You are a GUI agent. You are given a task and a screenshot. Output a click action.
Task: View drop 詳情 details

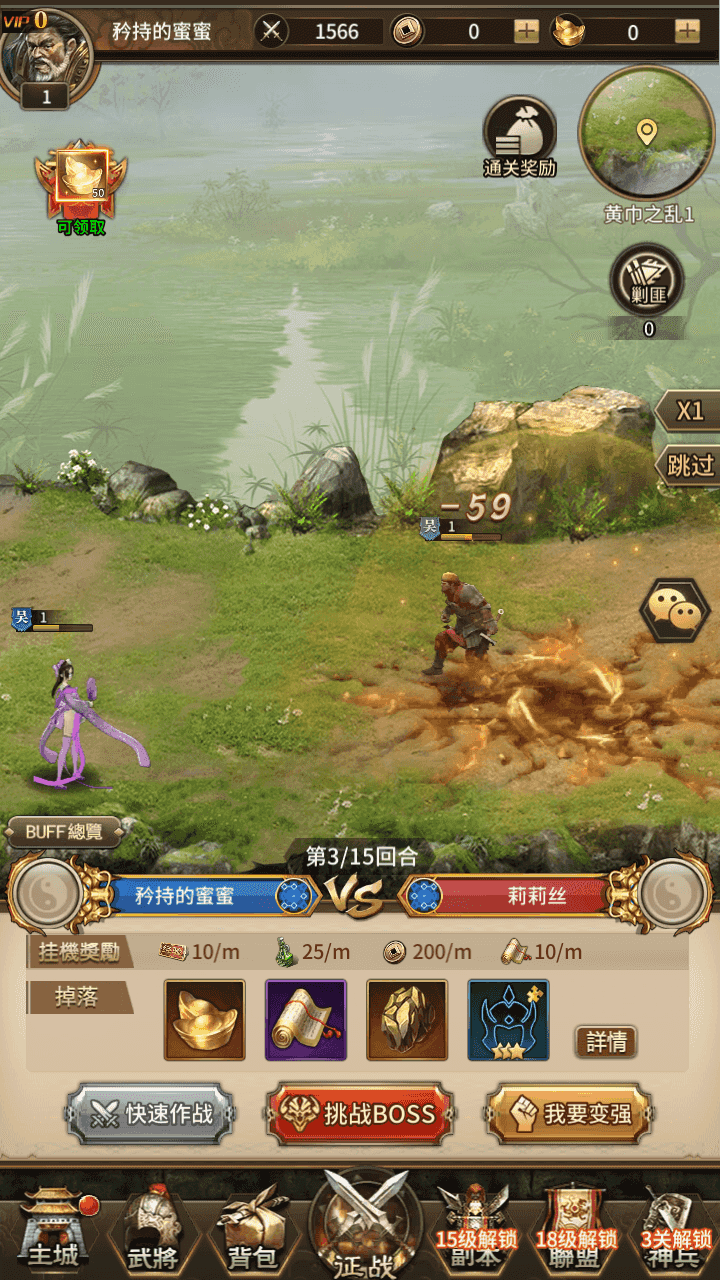(x=606, y=1042)
